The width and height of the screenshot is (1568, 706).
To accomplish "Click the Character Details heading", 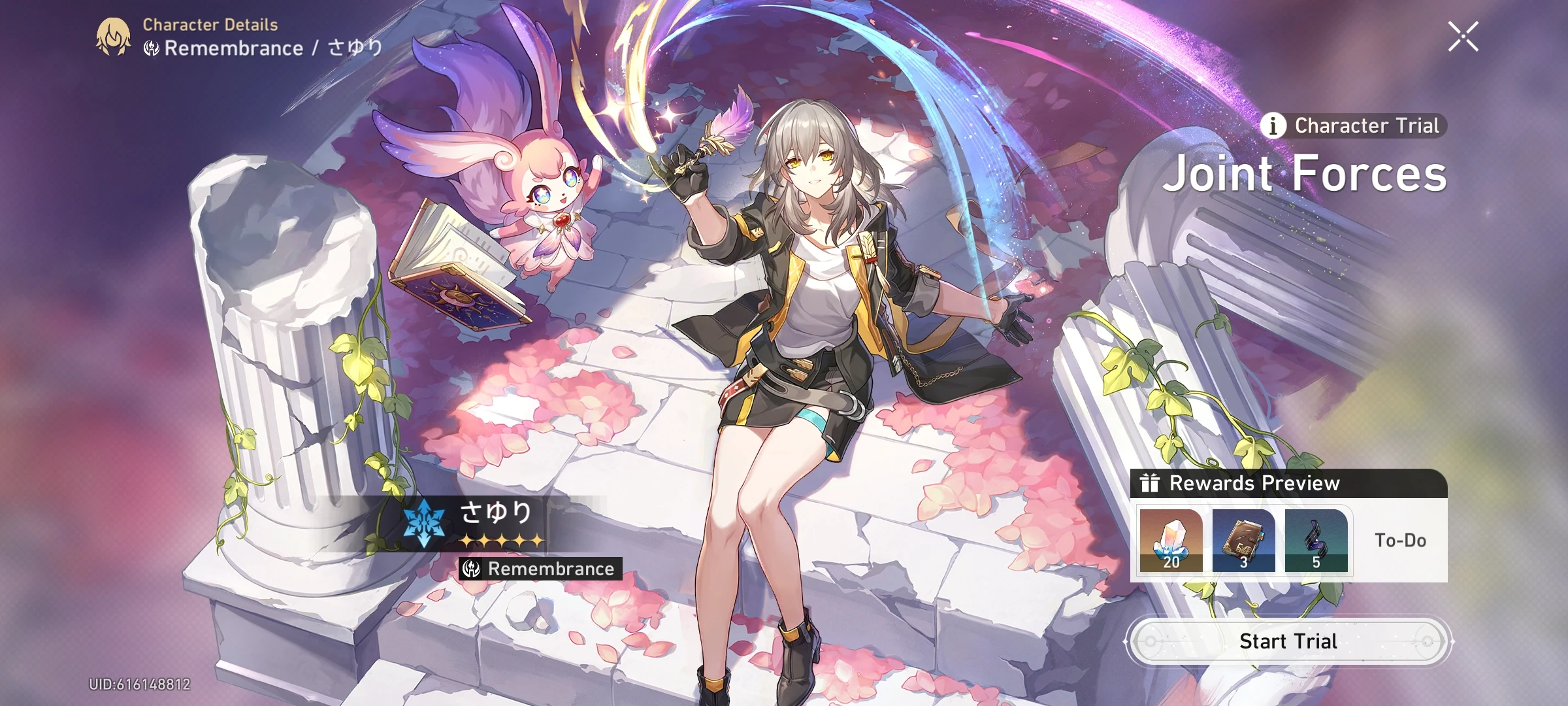I will (209, 25).
